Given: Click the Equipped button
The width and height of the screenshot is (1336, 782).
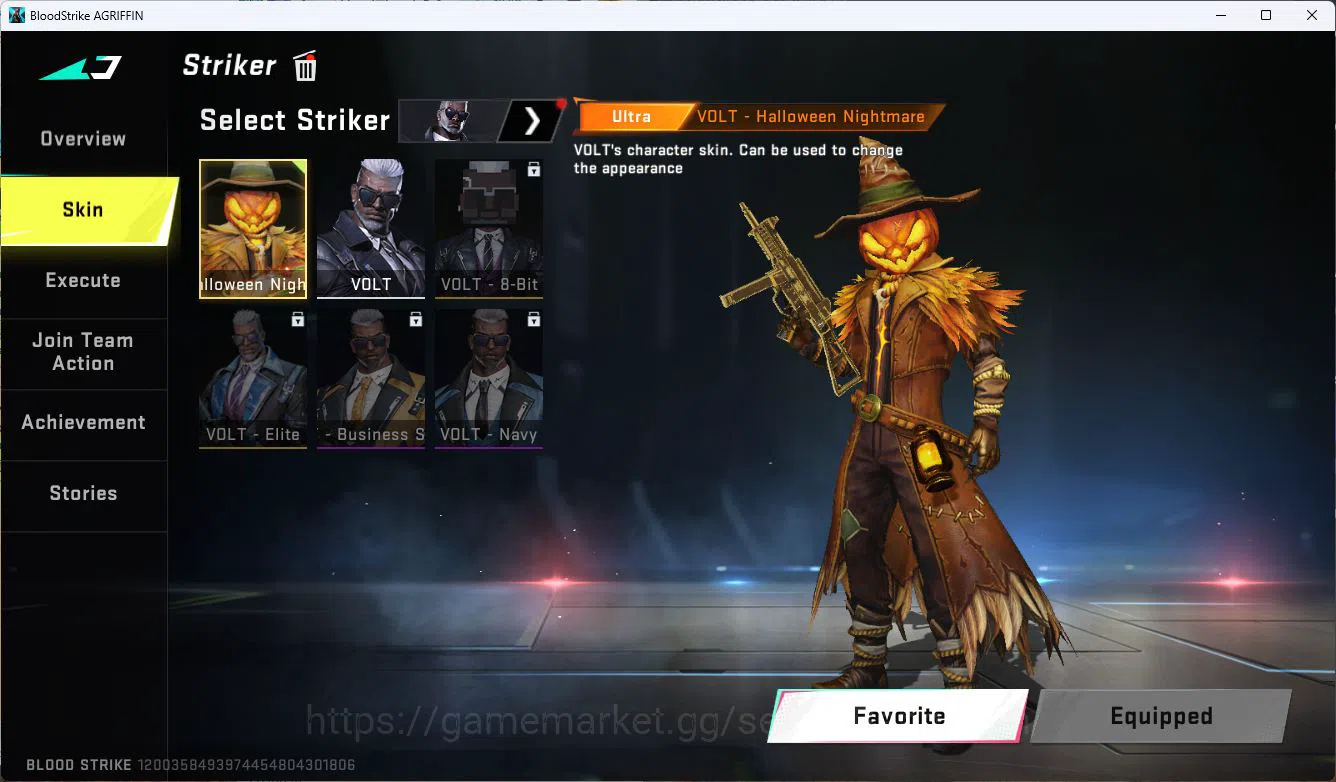Looking at the screenshot, I should (1161, 715).
